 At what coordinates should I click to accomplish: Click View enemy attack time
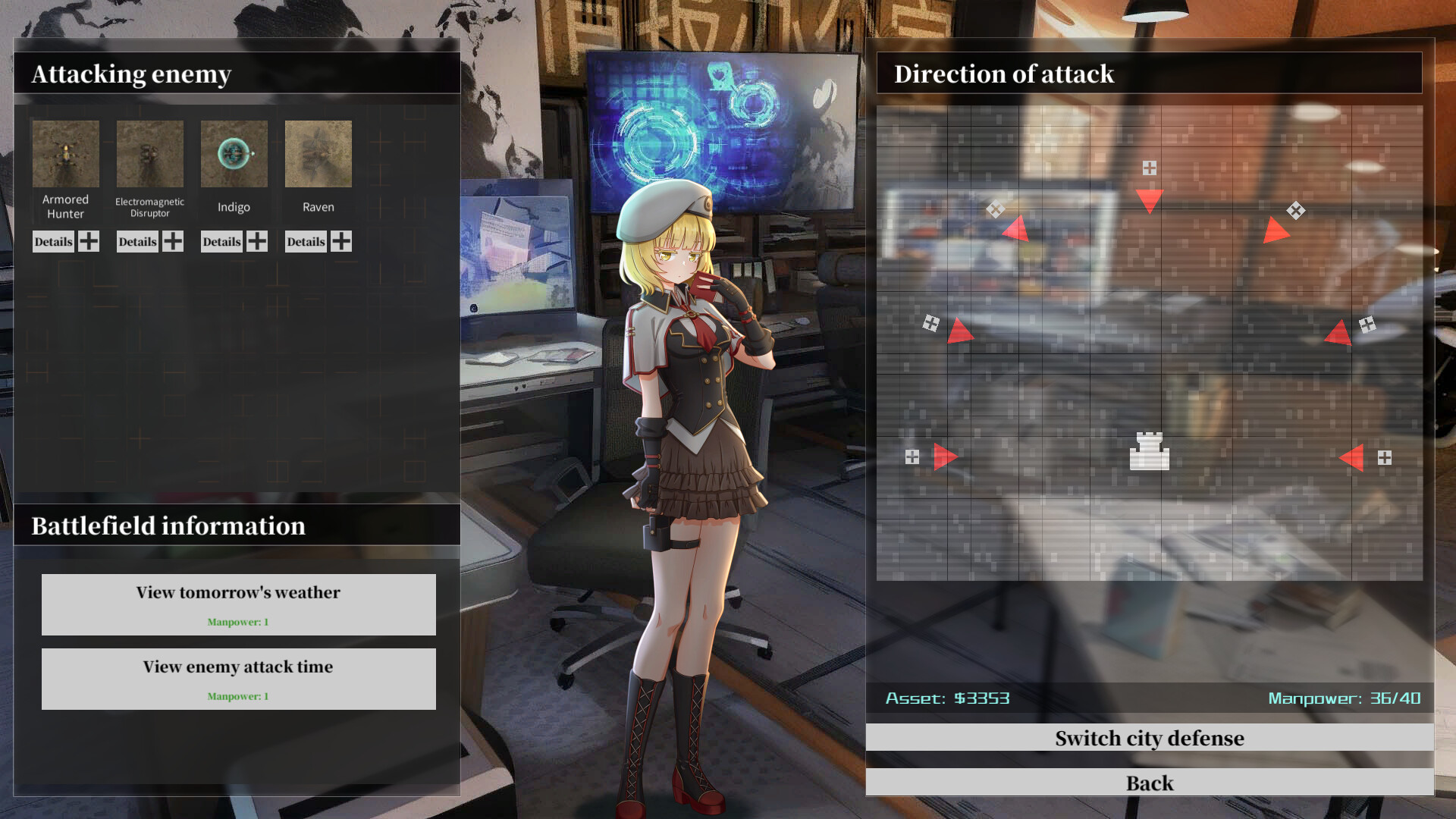click(237, 678)
